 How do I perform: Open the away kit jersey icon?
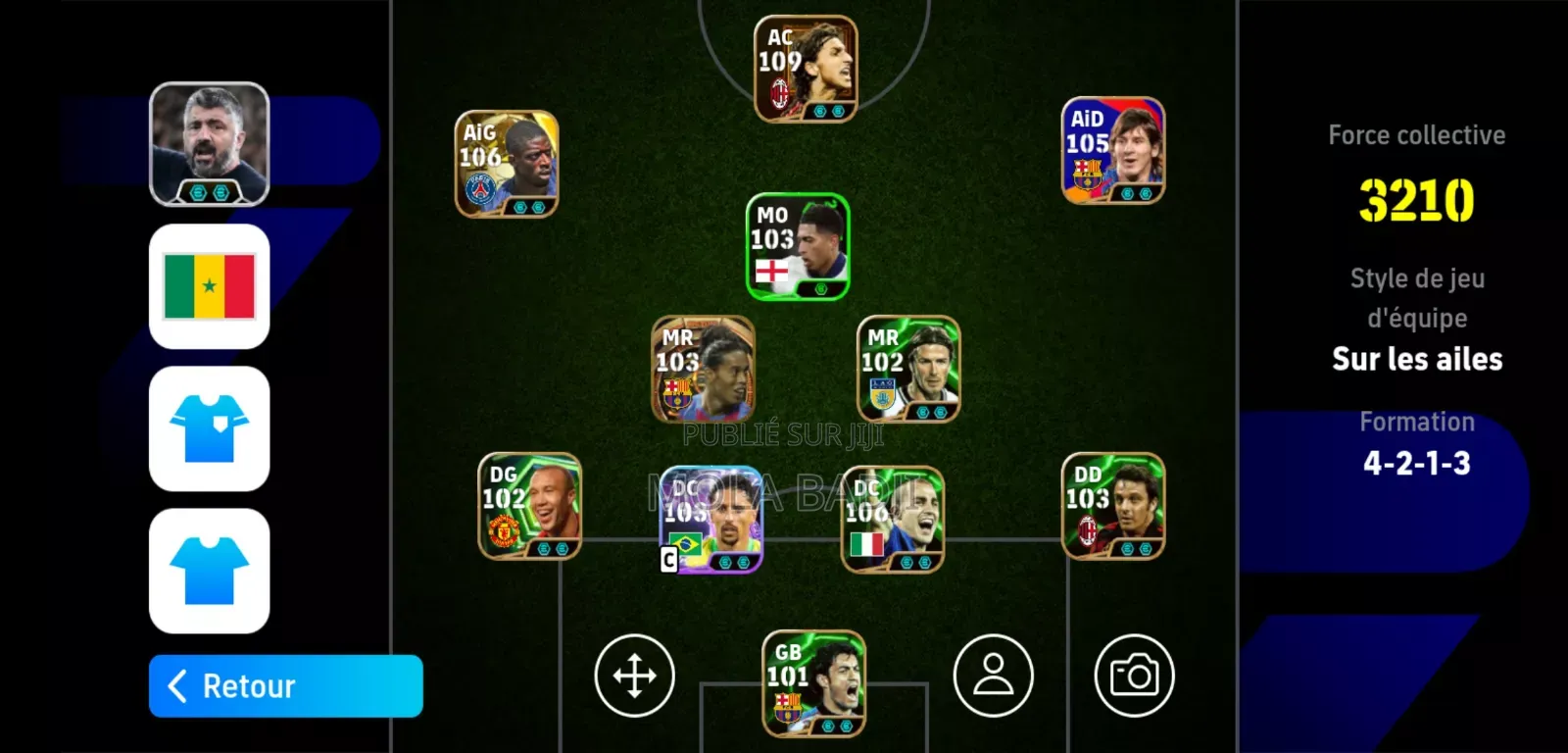click(209, 574)
